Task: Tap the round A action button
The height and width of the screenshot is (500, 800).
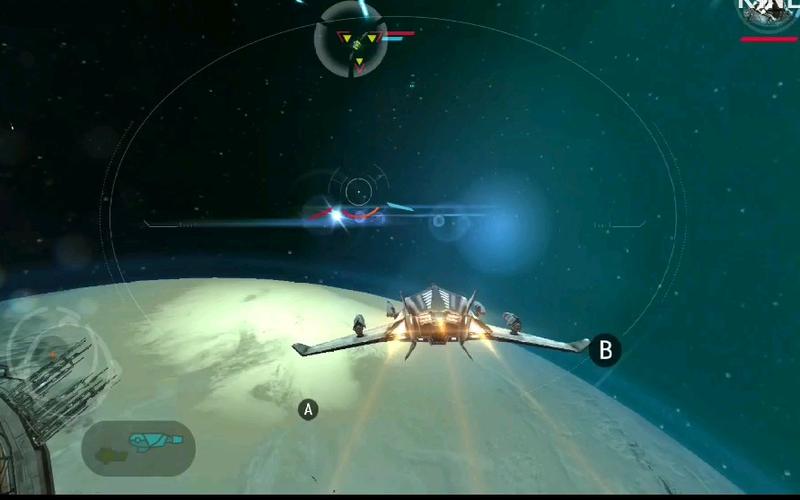Action: tap(308, 409)
